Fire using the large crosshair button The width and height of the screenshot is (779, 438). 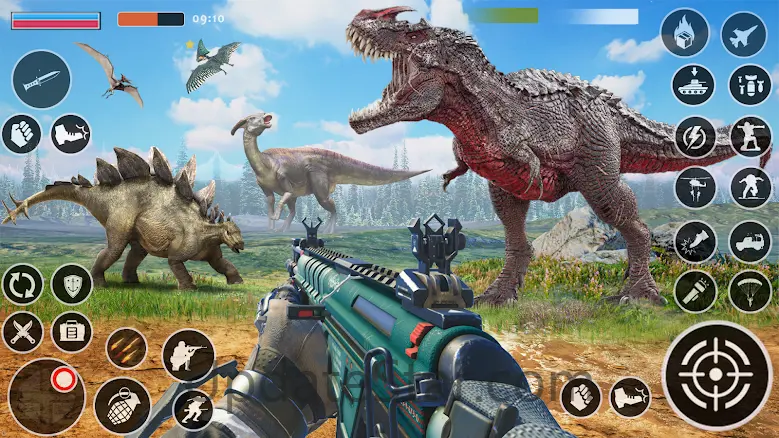[716, 375]
